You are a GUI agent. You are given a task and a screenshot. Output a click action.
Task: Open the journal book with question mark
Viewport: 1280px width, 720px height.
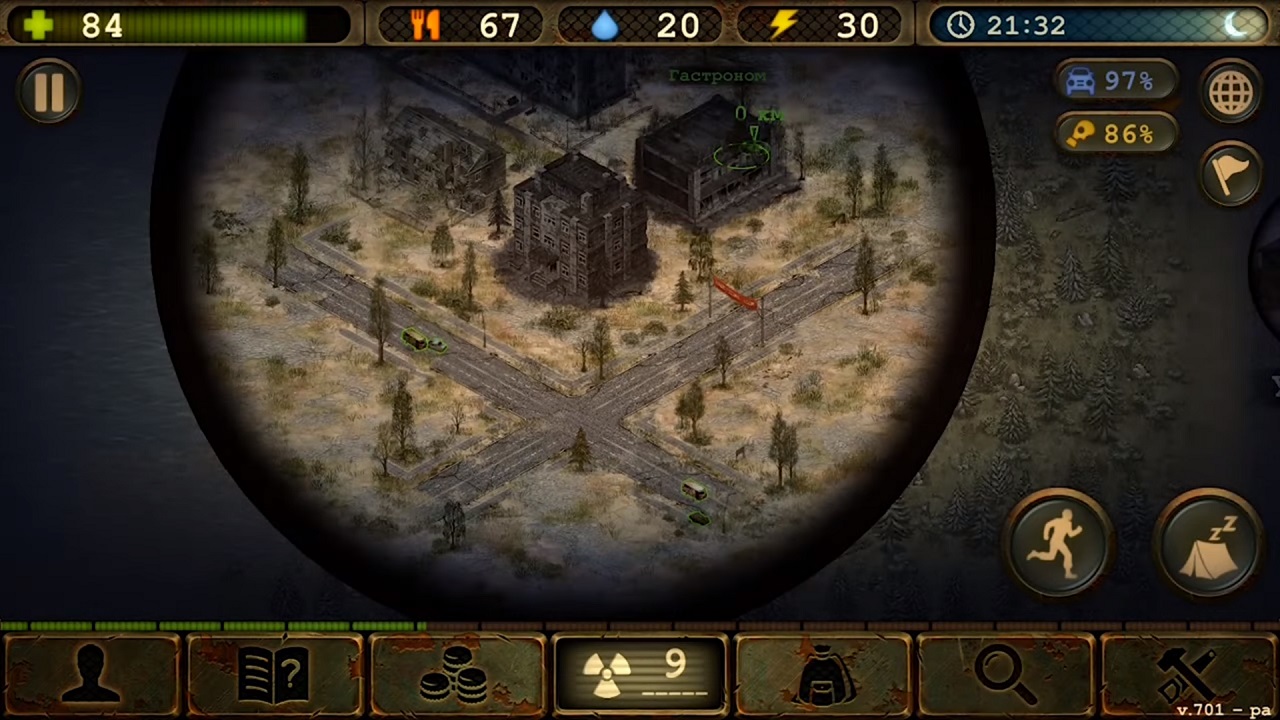click(274, 673)
